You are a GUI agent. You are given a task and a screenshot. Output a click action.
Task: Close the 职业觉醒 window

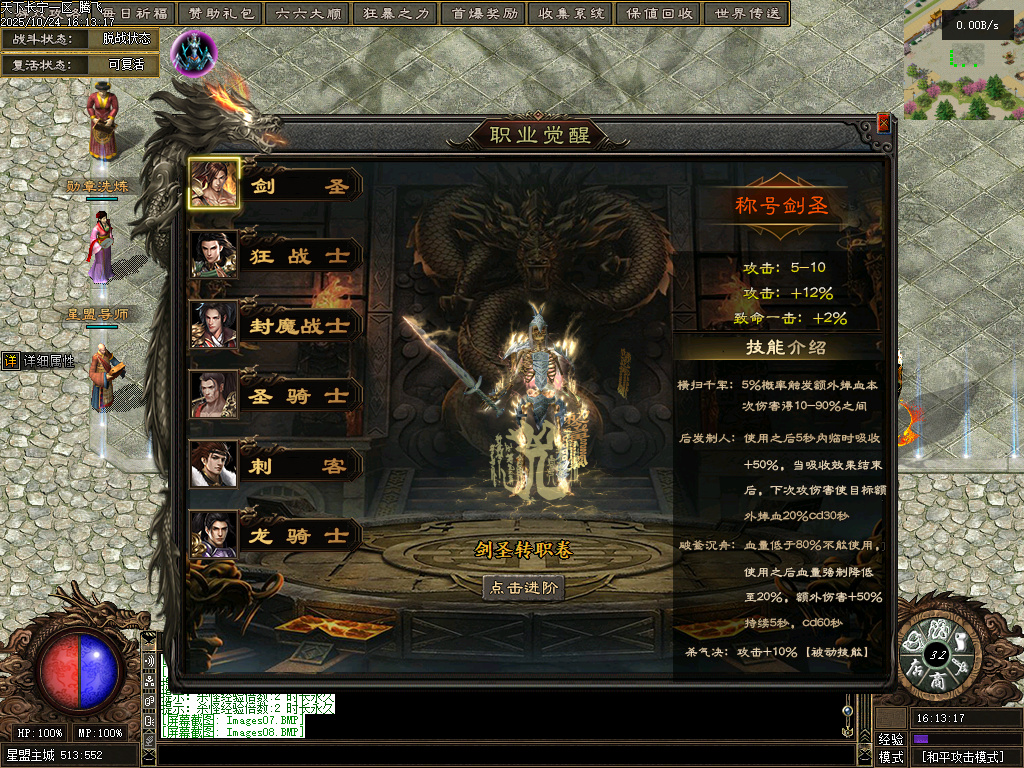[883, 123]
